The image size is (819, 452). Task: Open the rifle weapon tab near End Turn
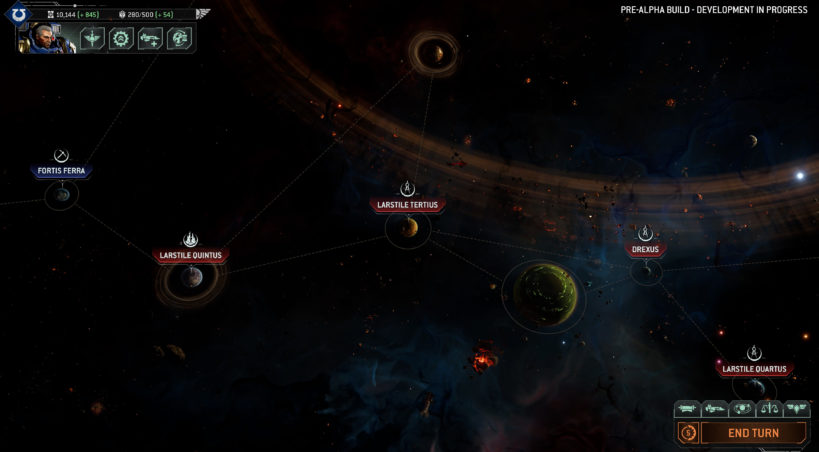point(715,408)
